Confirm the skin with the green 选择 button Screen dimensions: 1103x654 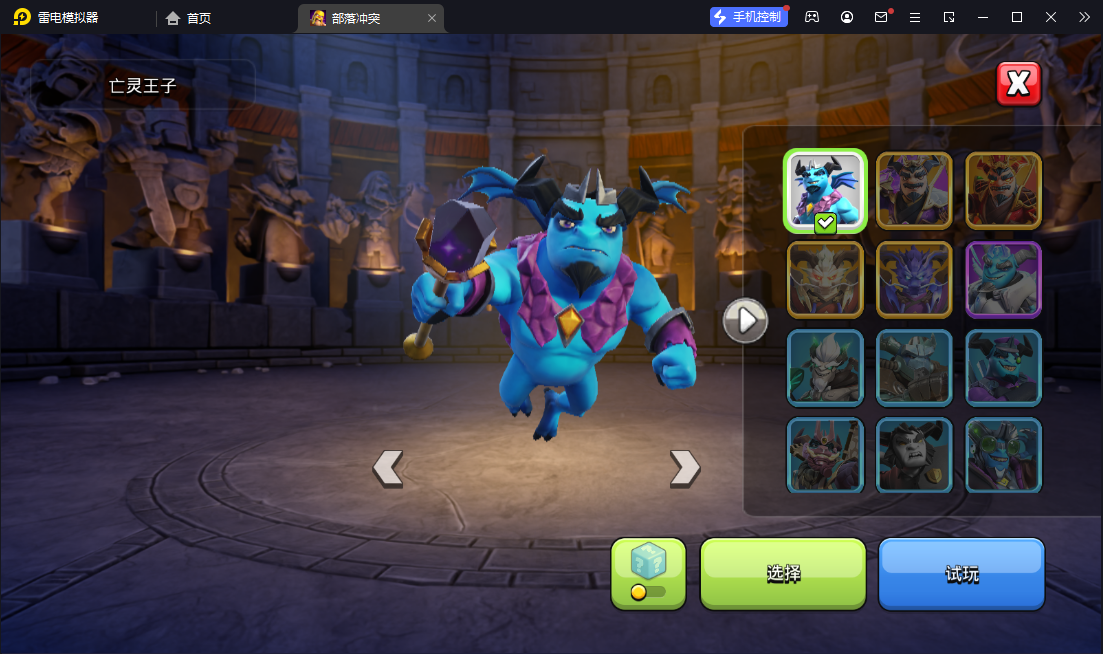tap(782, 573)
